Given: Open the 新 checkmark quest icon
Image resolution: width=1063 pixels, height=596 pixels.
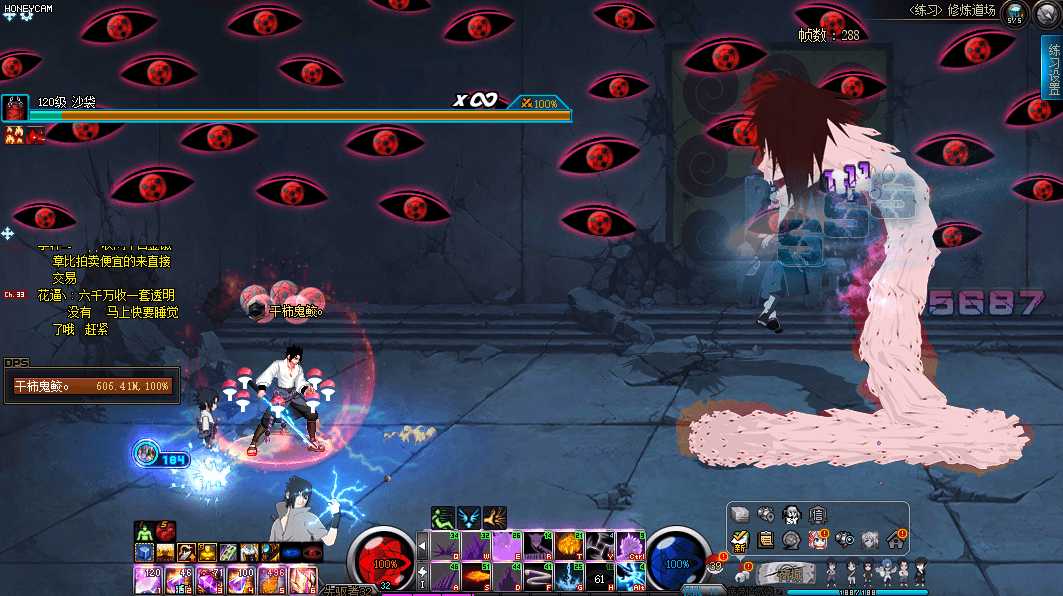Looking at the screenshot, I should [x=740, y=540].
